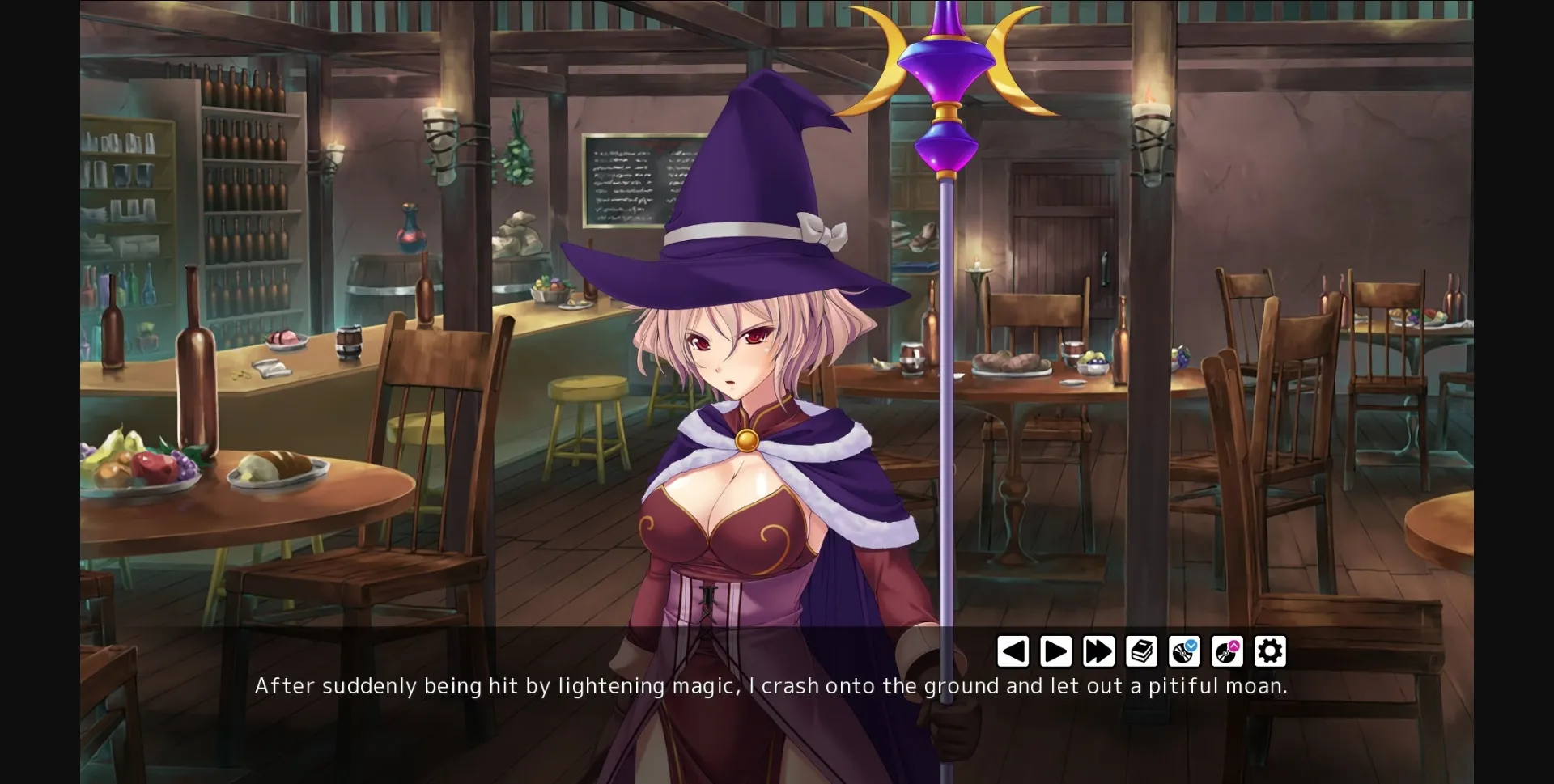Open settings via the gear icon
The image size is (1554, 784).
coord(1269,650)
